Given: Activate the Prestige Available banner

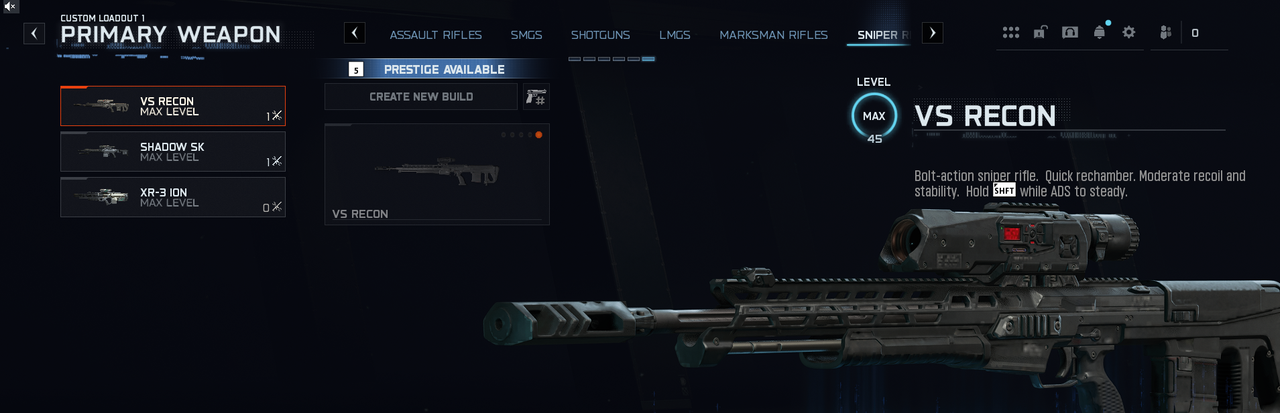Looking at the screenshot, I should click(x=437, y=69).
